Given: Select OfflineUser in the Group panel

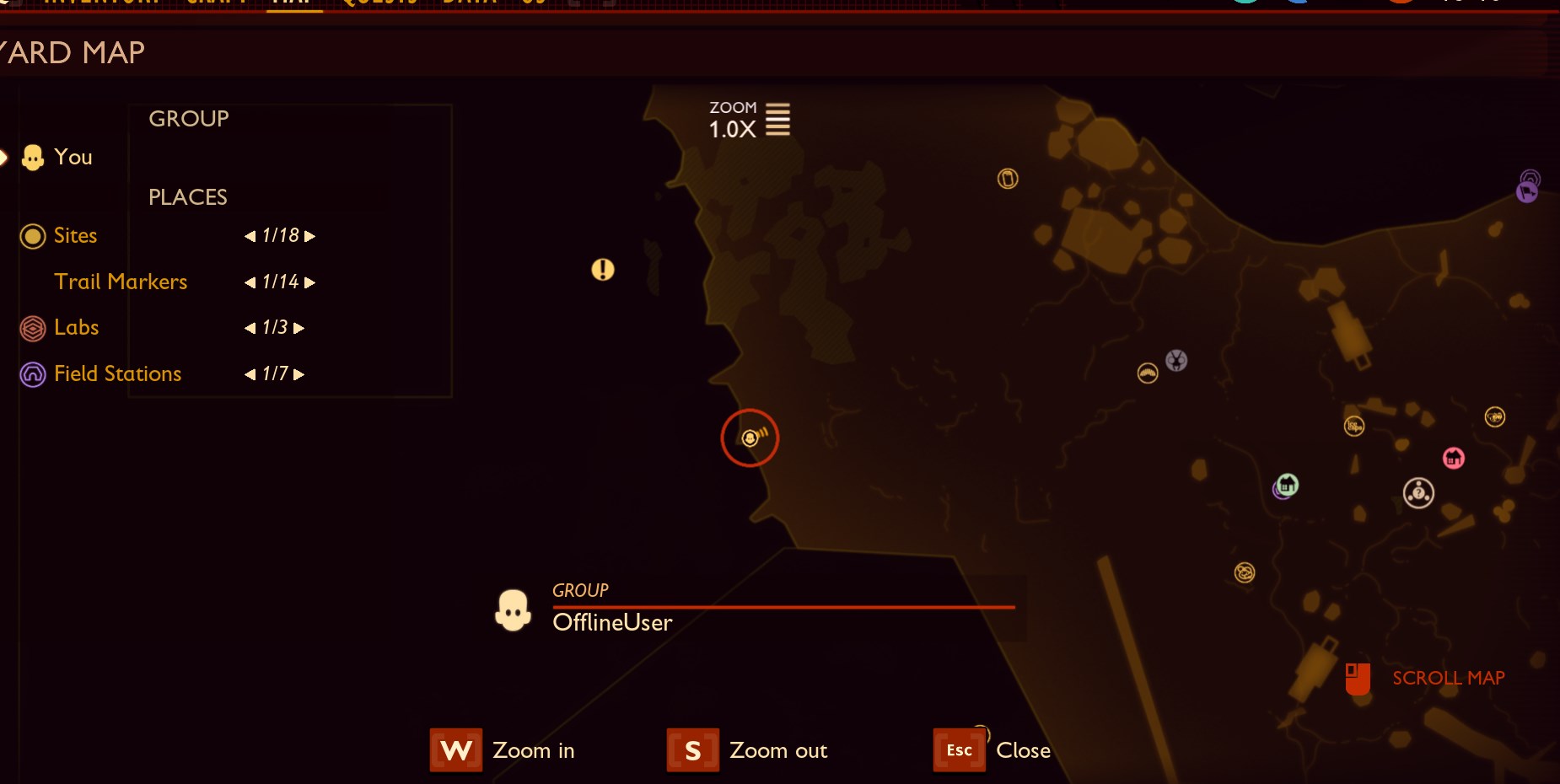Looking at the screenshot, I should 612,622.
